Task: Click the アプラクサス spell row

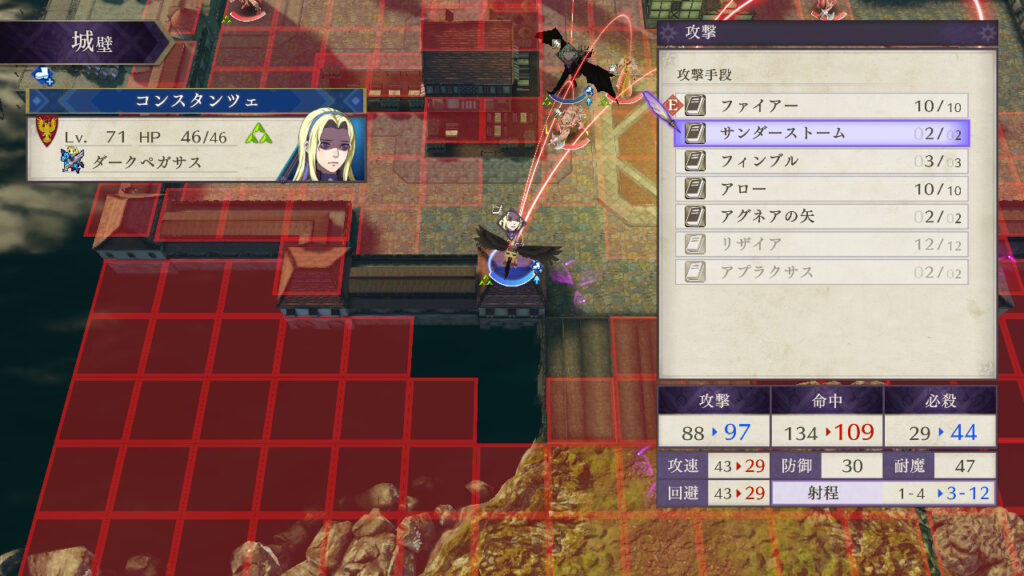Action: point(822,272)
